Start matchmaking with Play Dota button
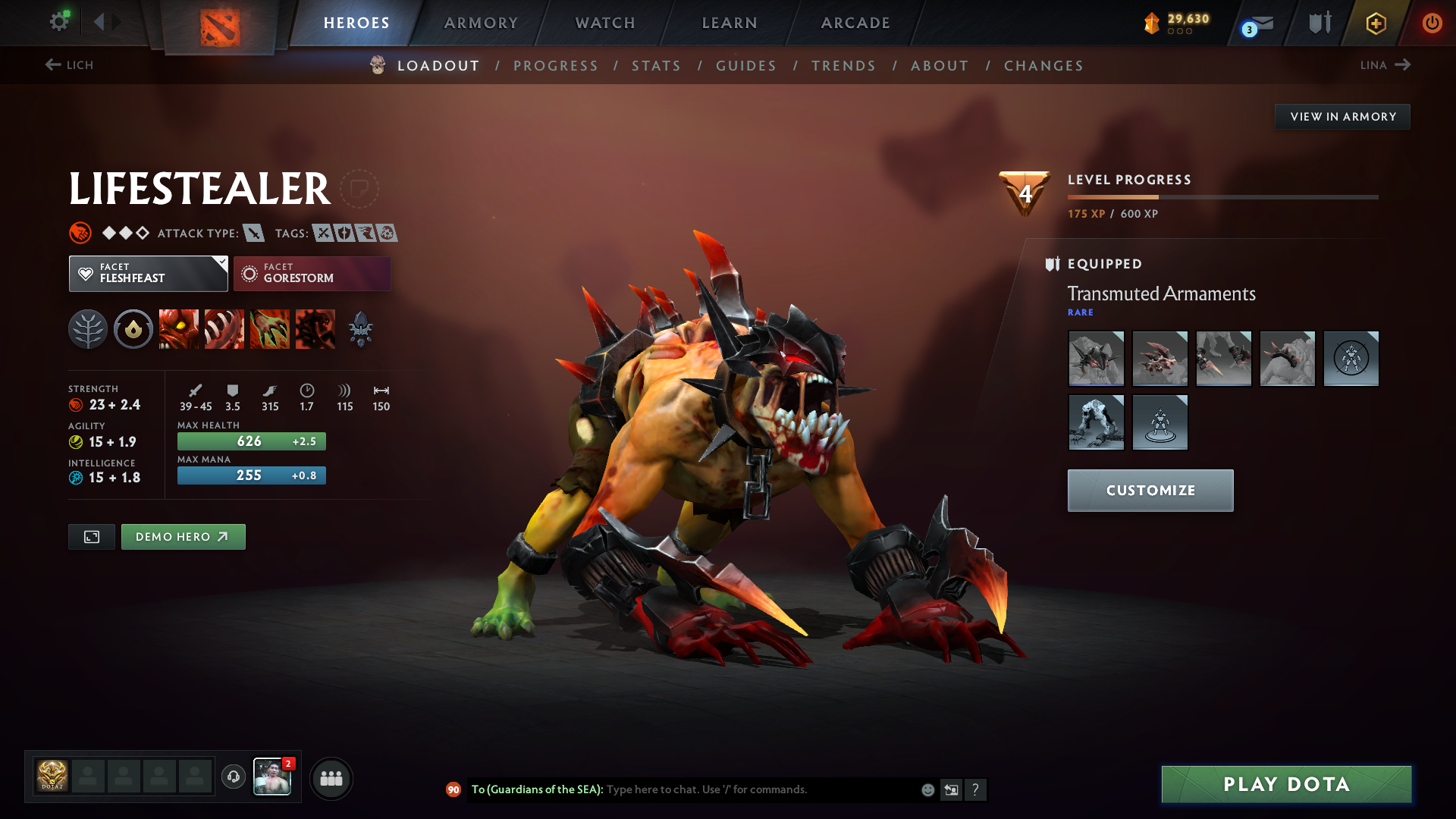The height and width of the screenshot is (819, 1456). coord(1286,784)
